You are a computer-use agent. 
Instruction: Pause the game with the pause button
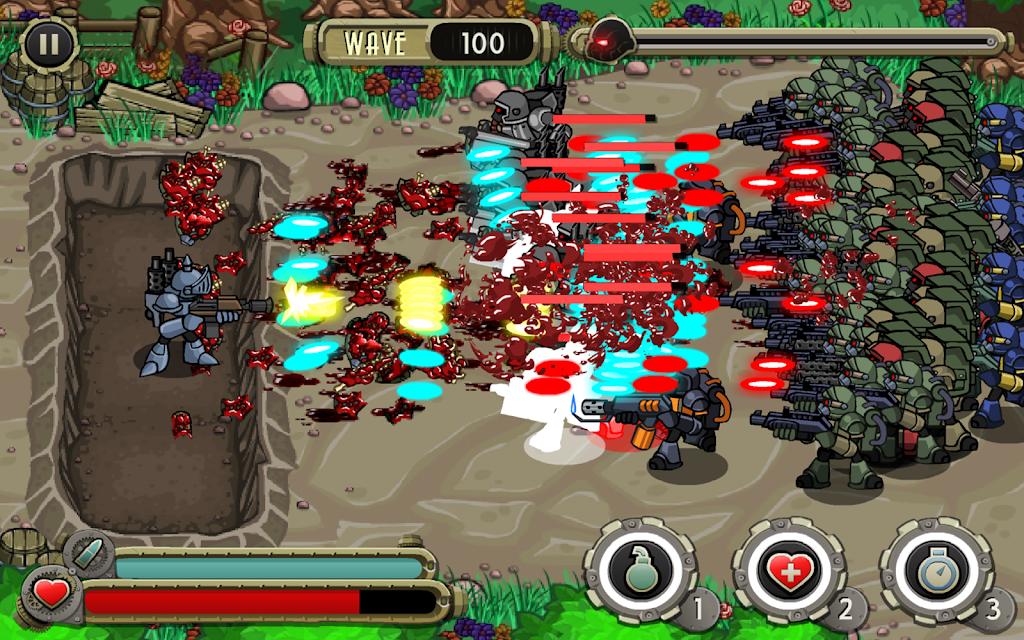pyautogui.click(x=45, y=43)
